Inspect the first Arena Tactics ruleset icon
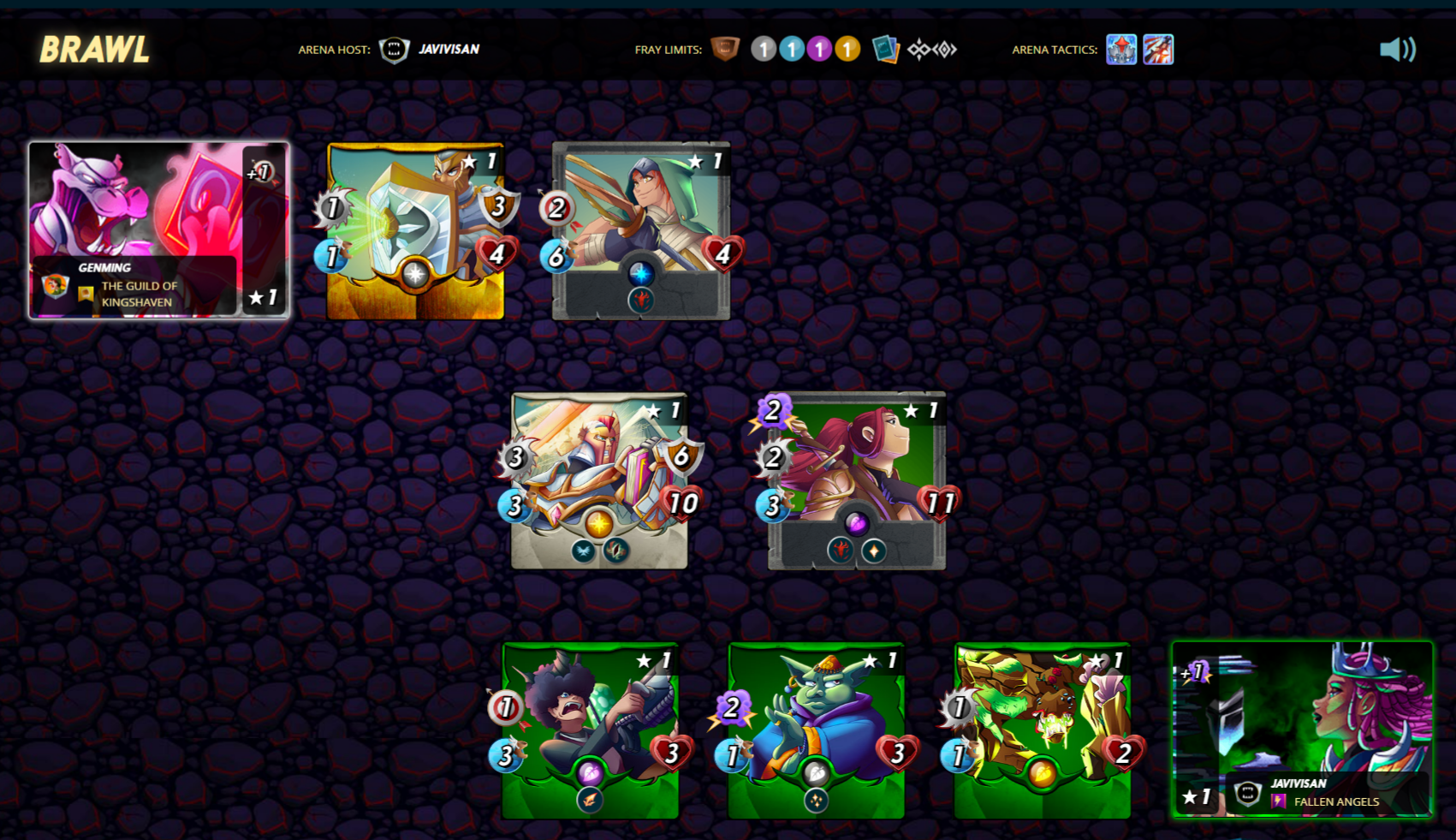The image size is (1456, 840). coord(1120,50)
